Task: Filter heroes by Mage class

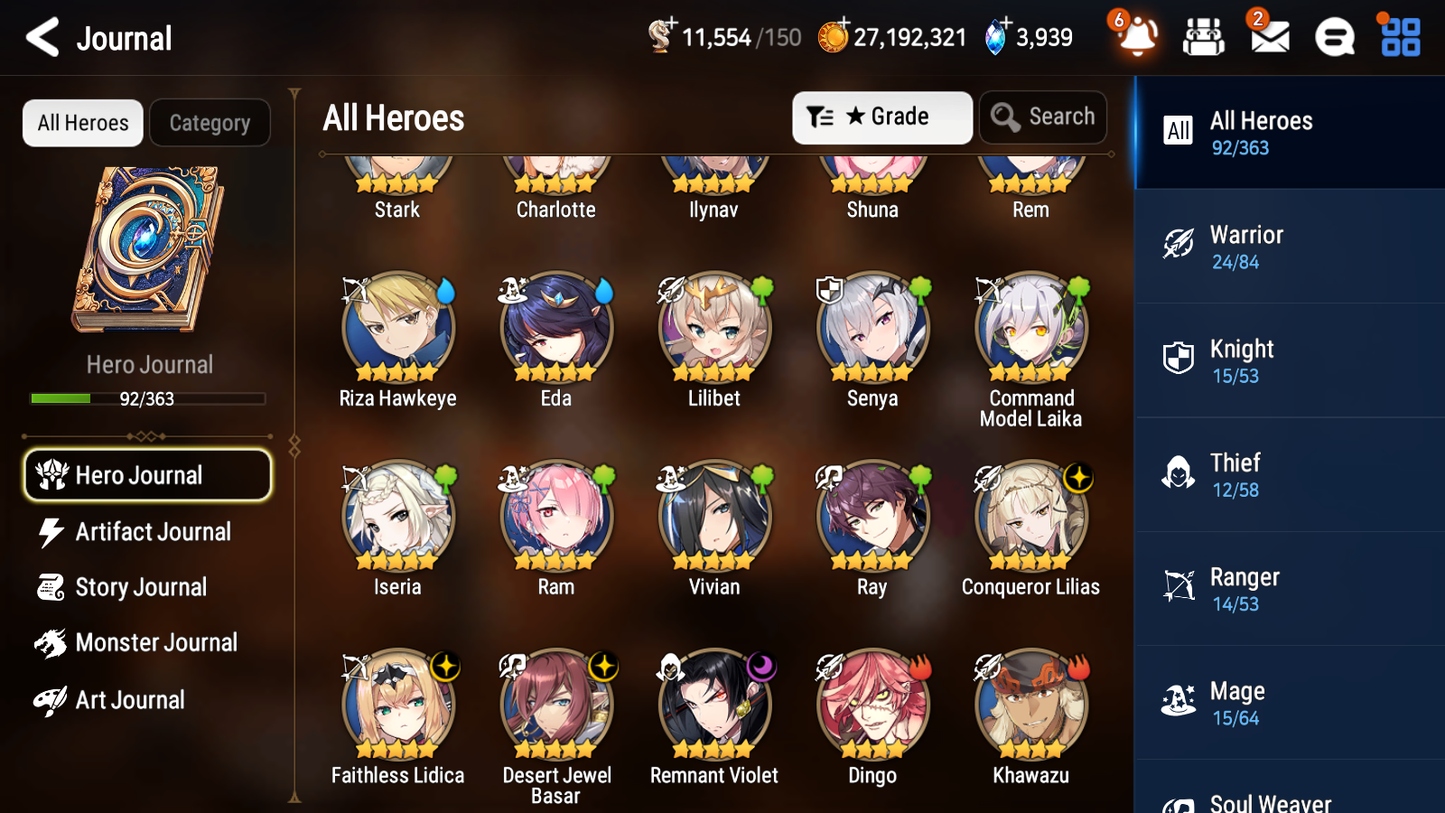Action: [1289, 702]
